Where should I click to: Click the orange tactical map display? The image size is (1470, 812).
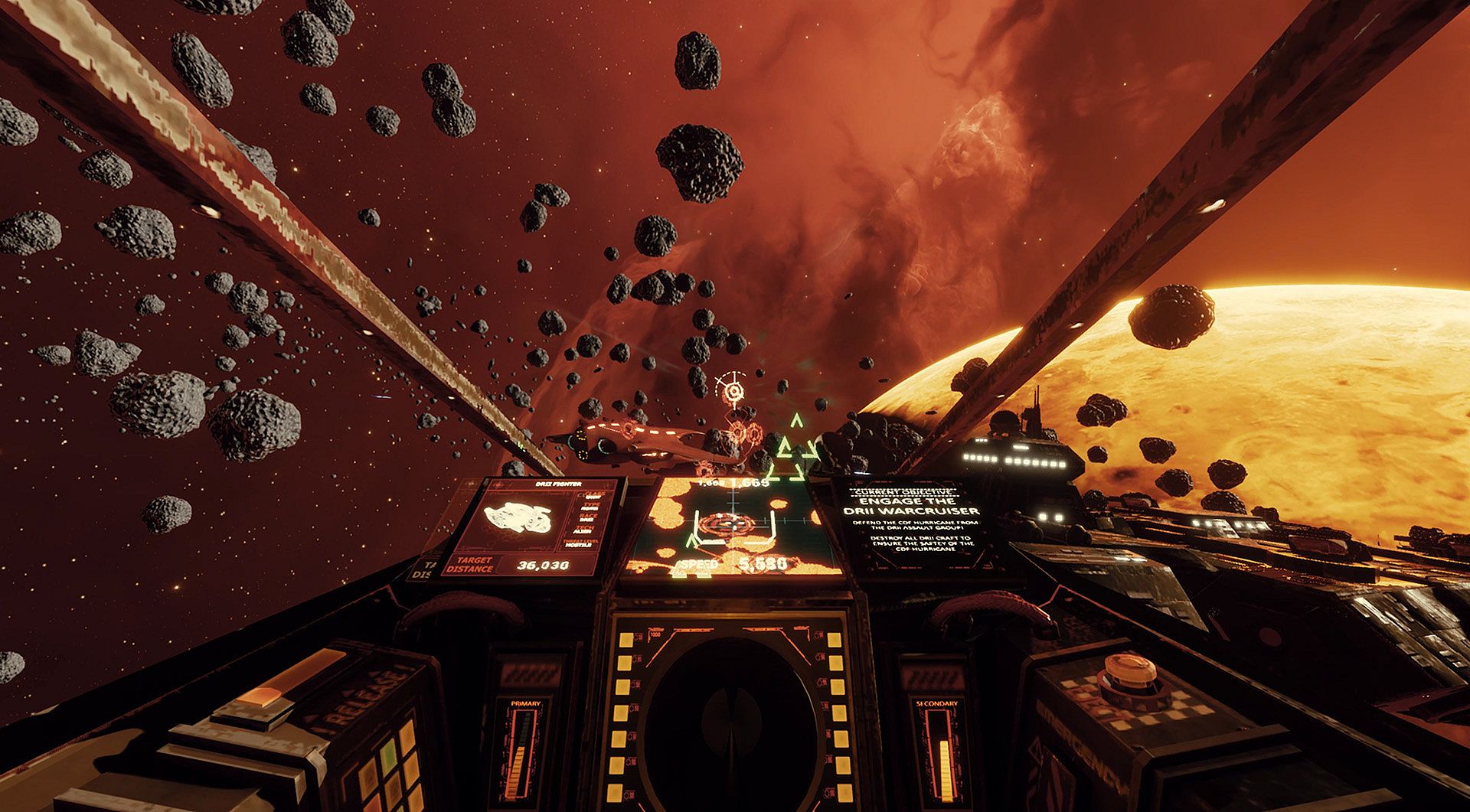click(733, 528)
